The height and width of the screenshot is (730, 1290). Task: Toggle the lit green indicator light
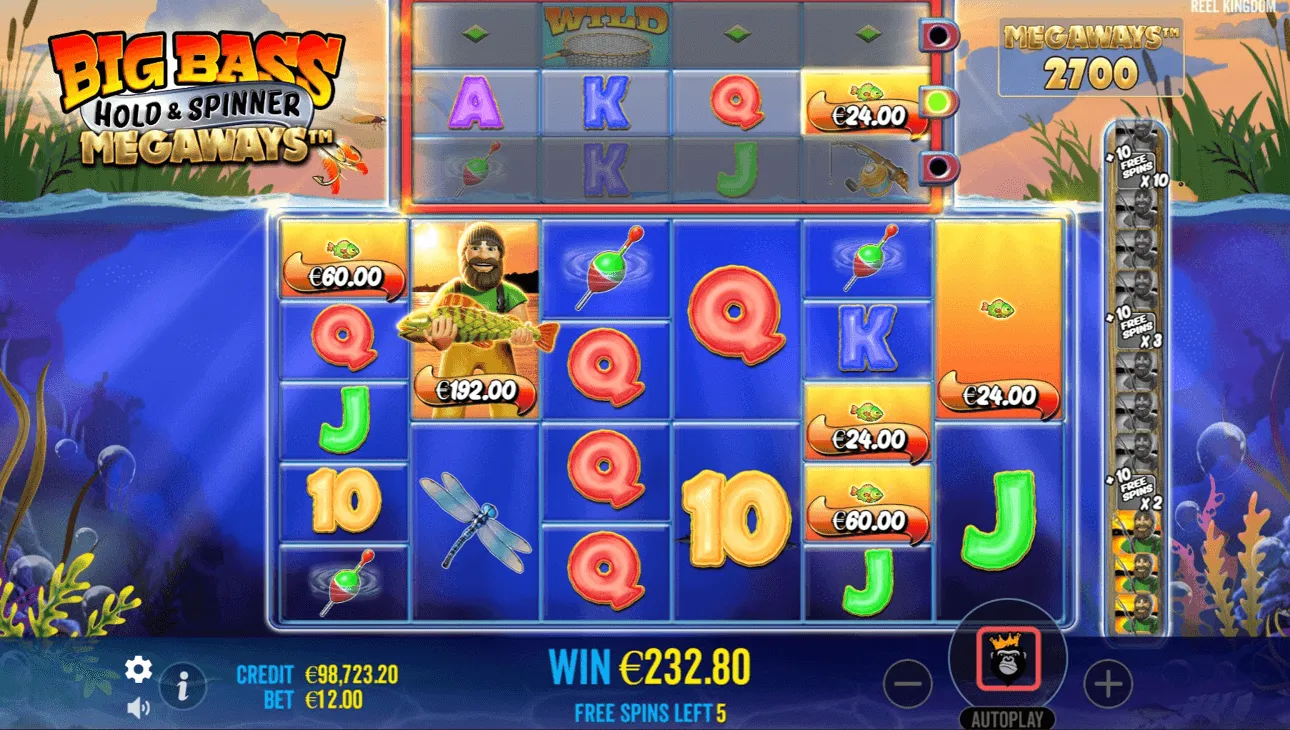tap(938, 100)
